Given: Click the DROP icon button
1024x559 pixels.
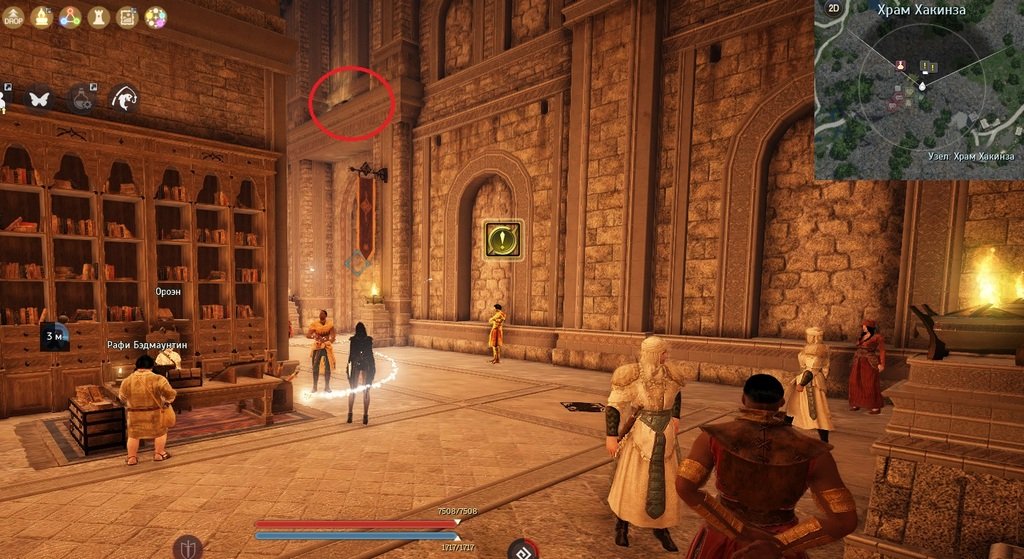Looking at the screenshot, I should [13, 16].
